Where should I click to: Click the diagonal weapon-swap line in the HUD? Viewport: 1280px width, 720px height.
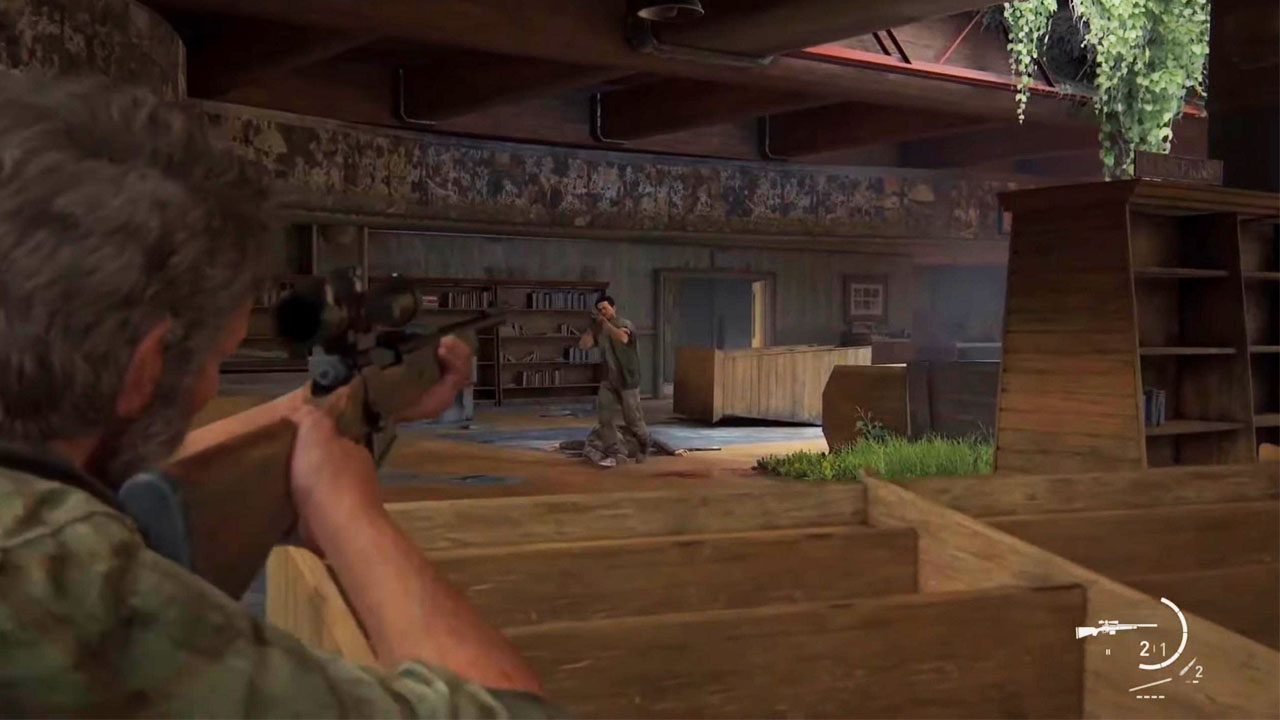point(1151,685)
